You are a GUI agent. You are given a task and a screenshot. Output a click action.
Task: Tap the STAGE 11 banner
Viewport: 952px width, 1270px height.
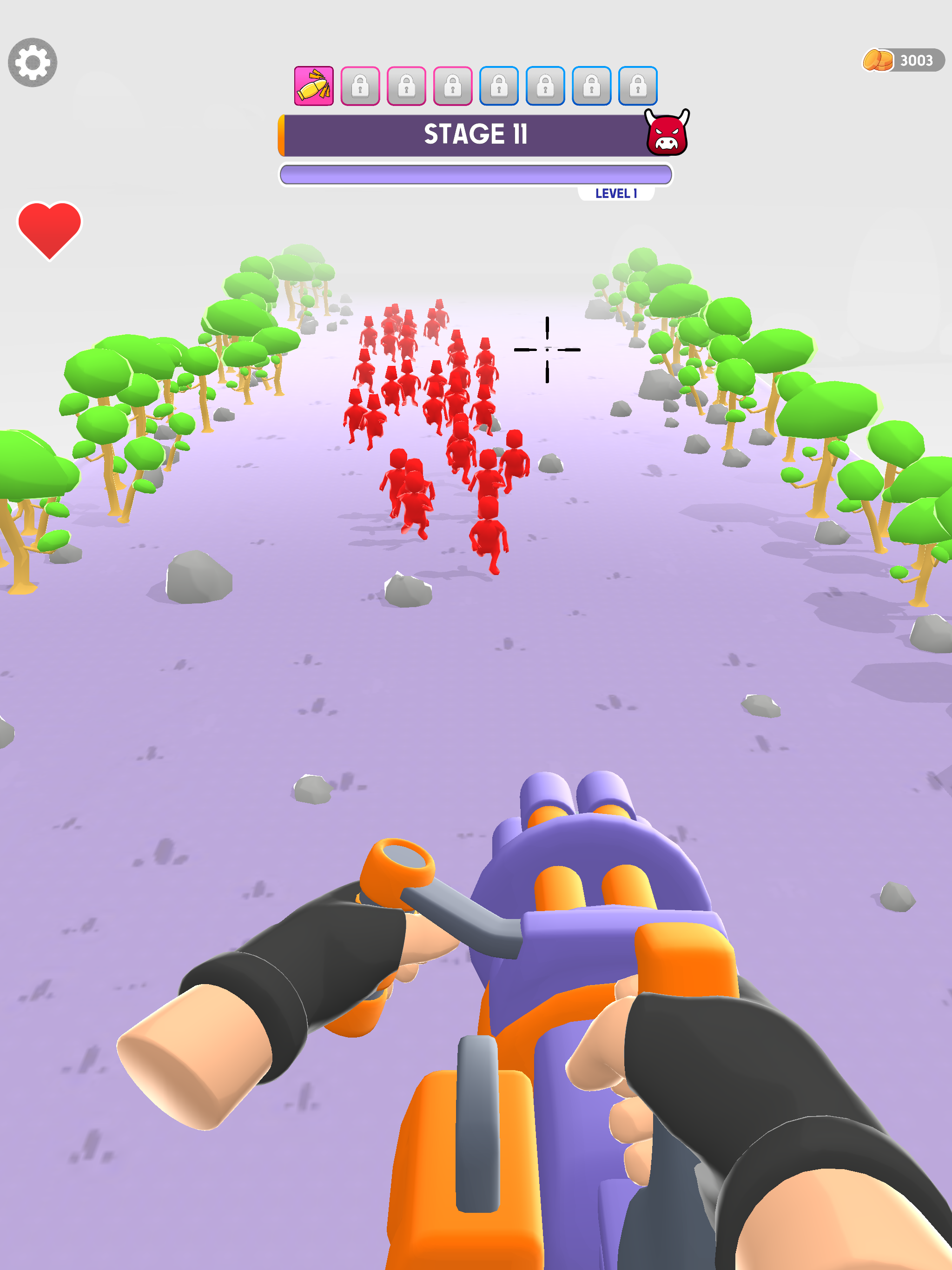476,135
